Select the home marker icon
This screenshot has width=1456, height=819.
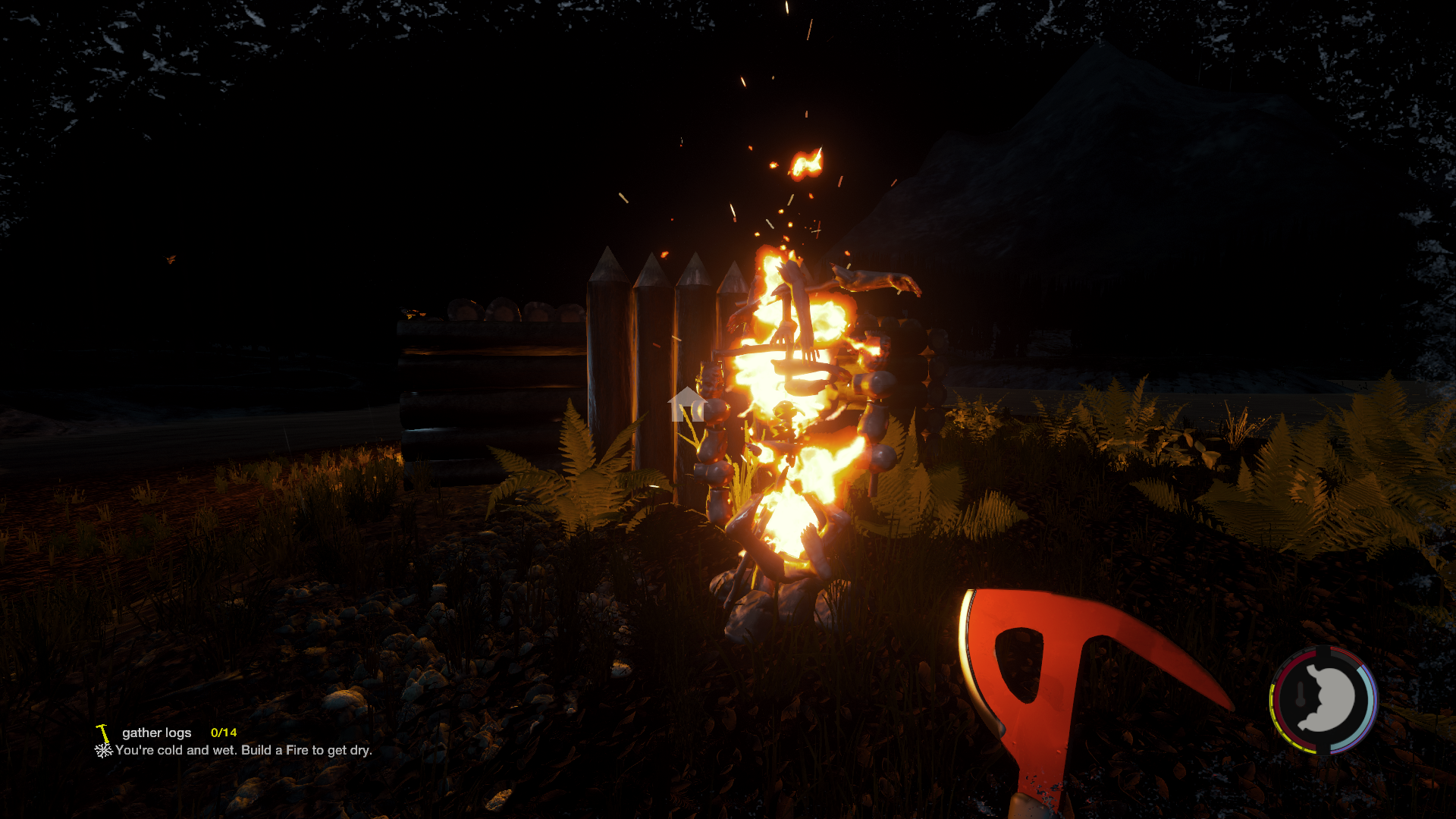pos(687,404)
